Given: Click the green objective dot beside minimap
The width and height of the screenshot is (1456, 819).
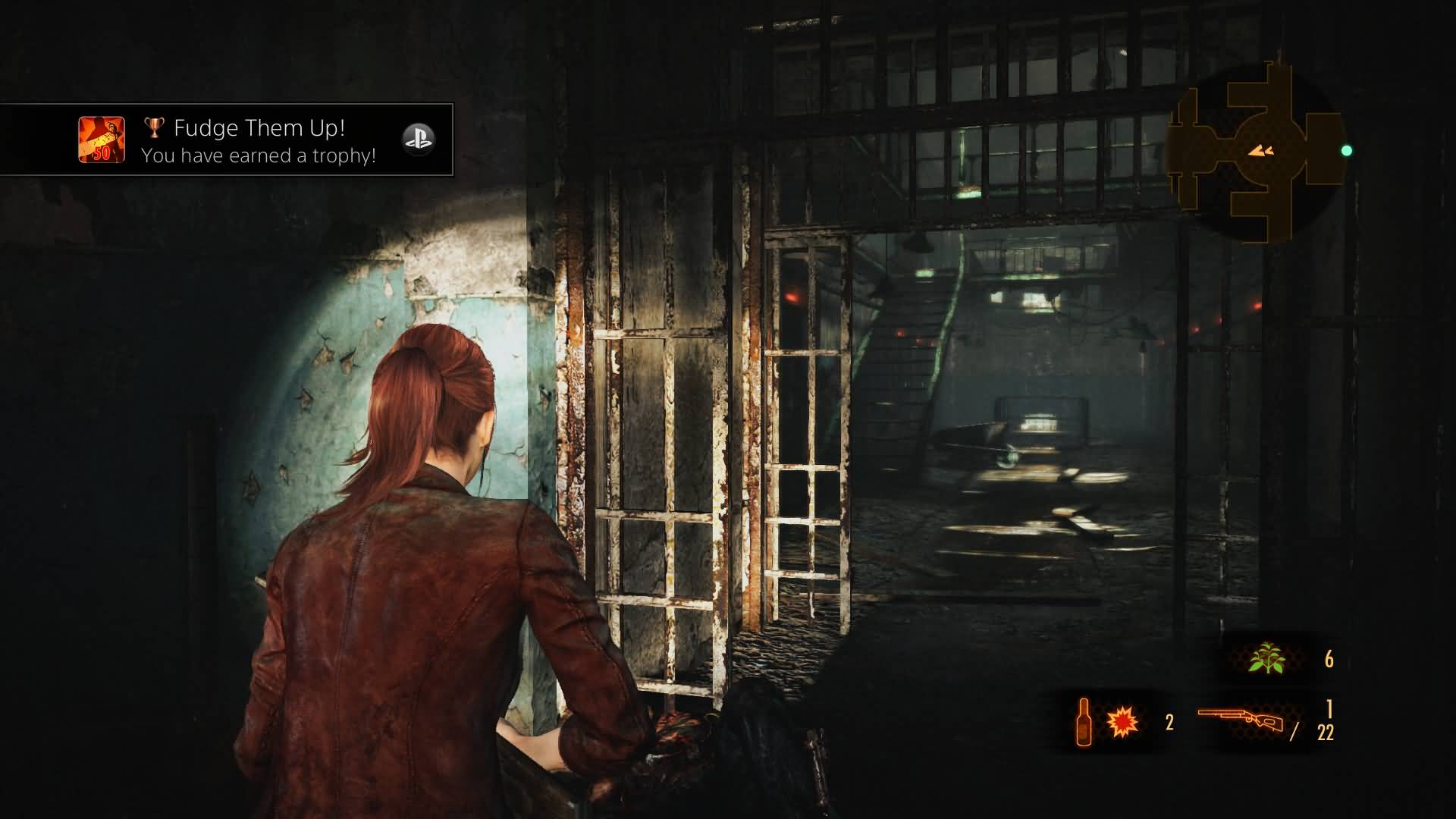Looking at the screenshot, I should [x=1347, y=151].
